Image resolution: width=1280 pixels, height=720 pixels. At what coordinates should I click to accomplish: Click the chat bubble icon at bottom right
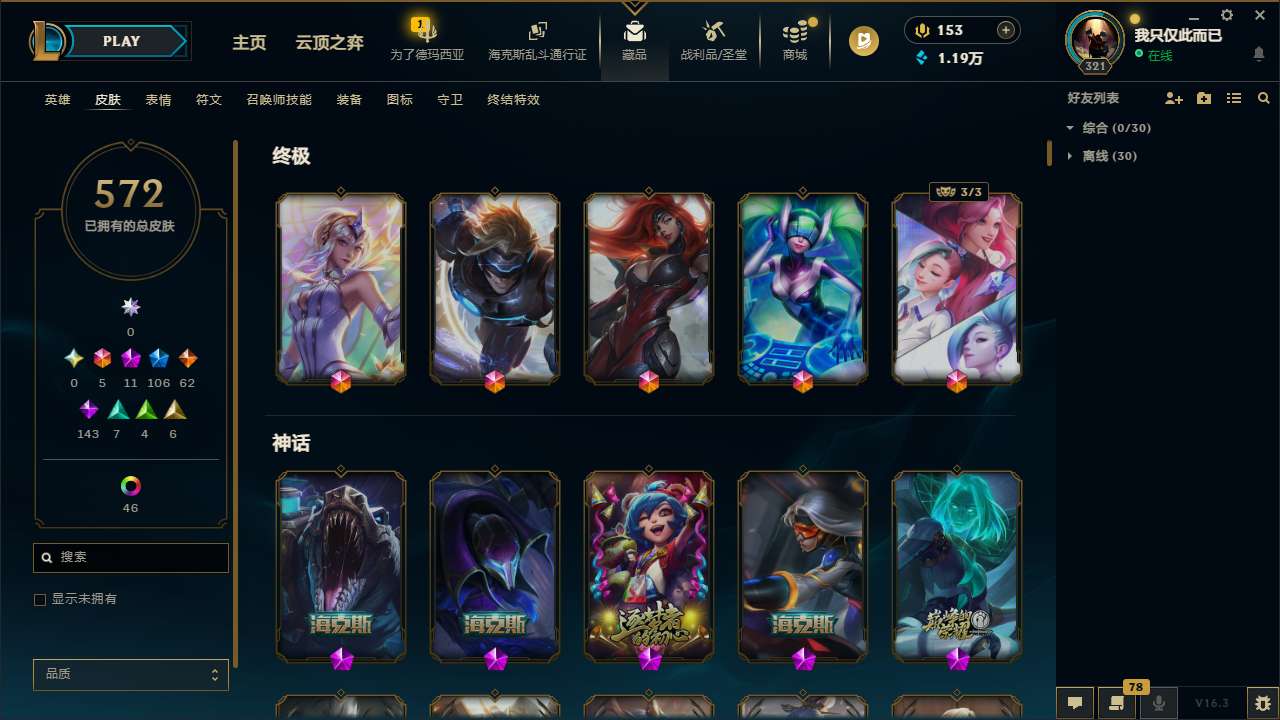(1073, 702)
